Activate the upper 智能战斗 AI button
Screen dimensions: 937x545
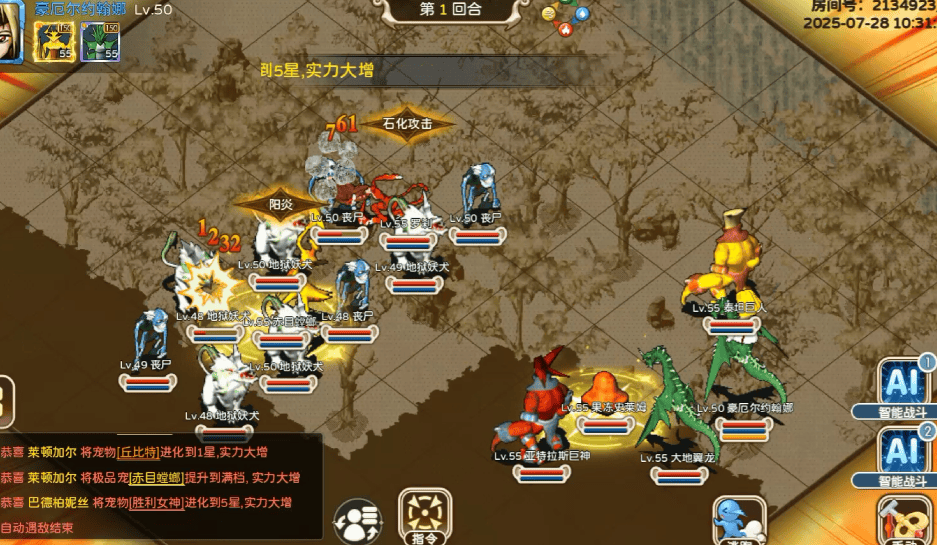(901, 384)
